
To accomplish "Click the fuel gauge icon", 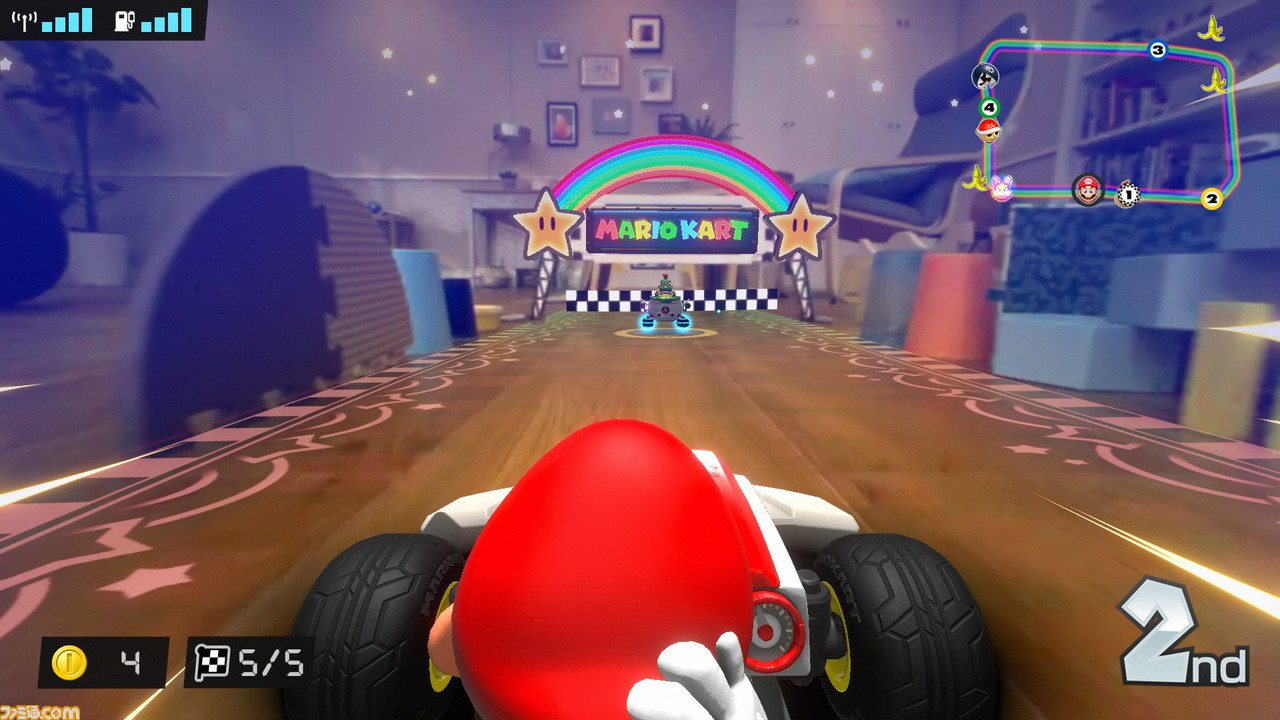I will (124, 20).
